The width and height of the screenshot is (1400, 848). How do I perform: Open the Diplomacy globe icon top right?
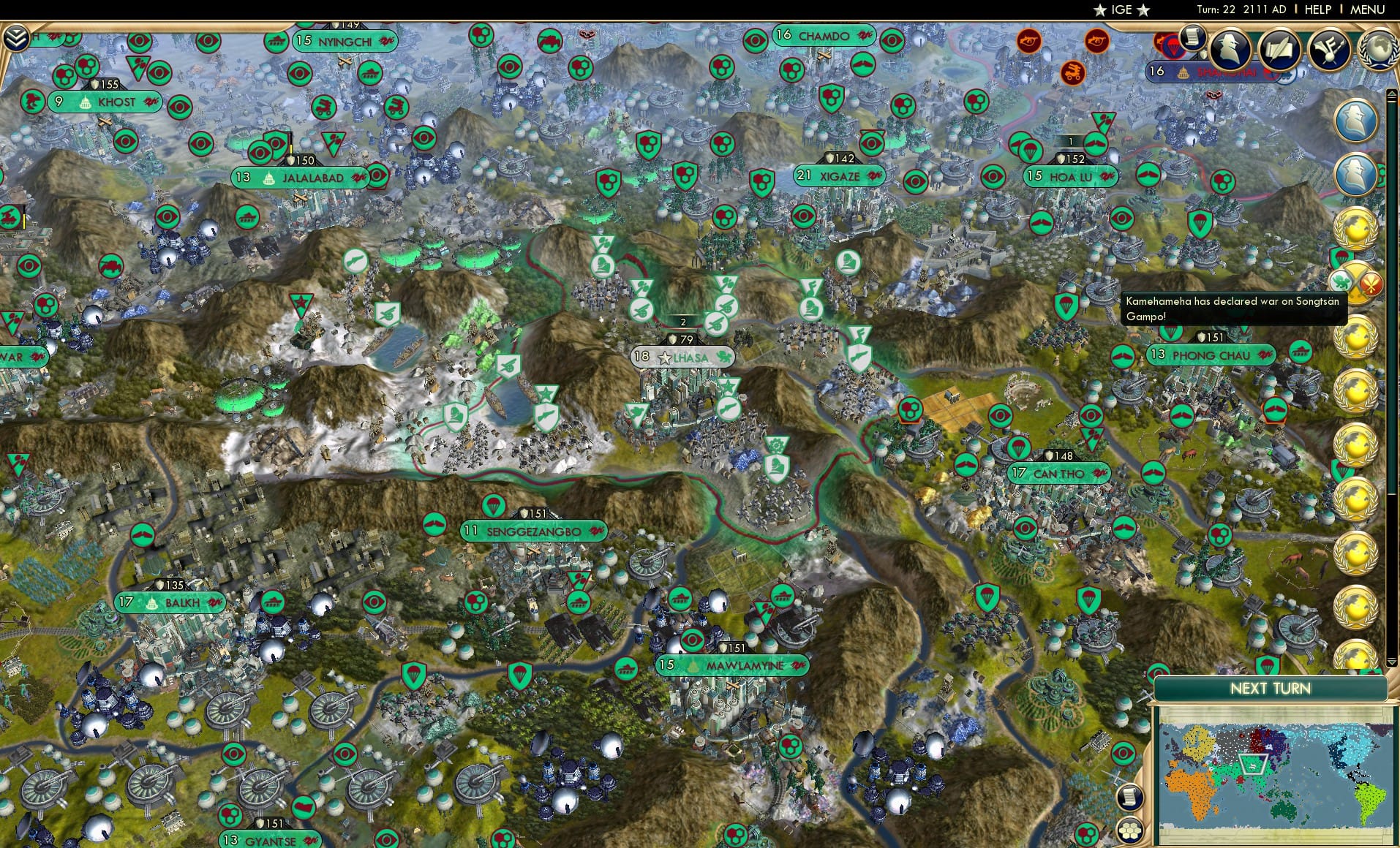[1378, 50]
